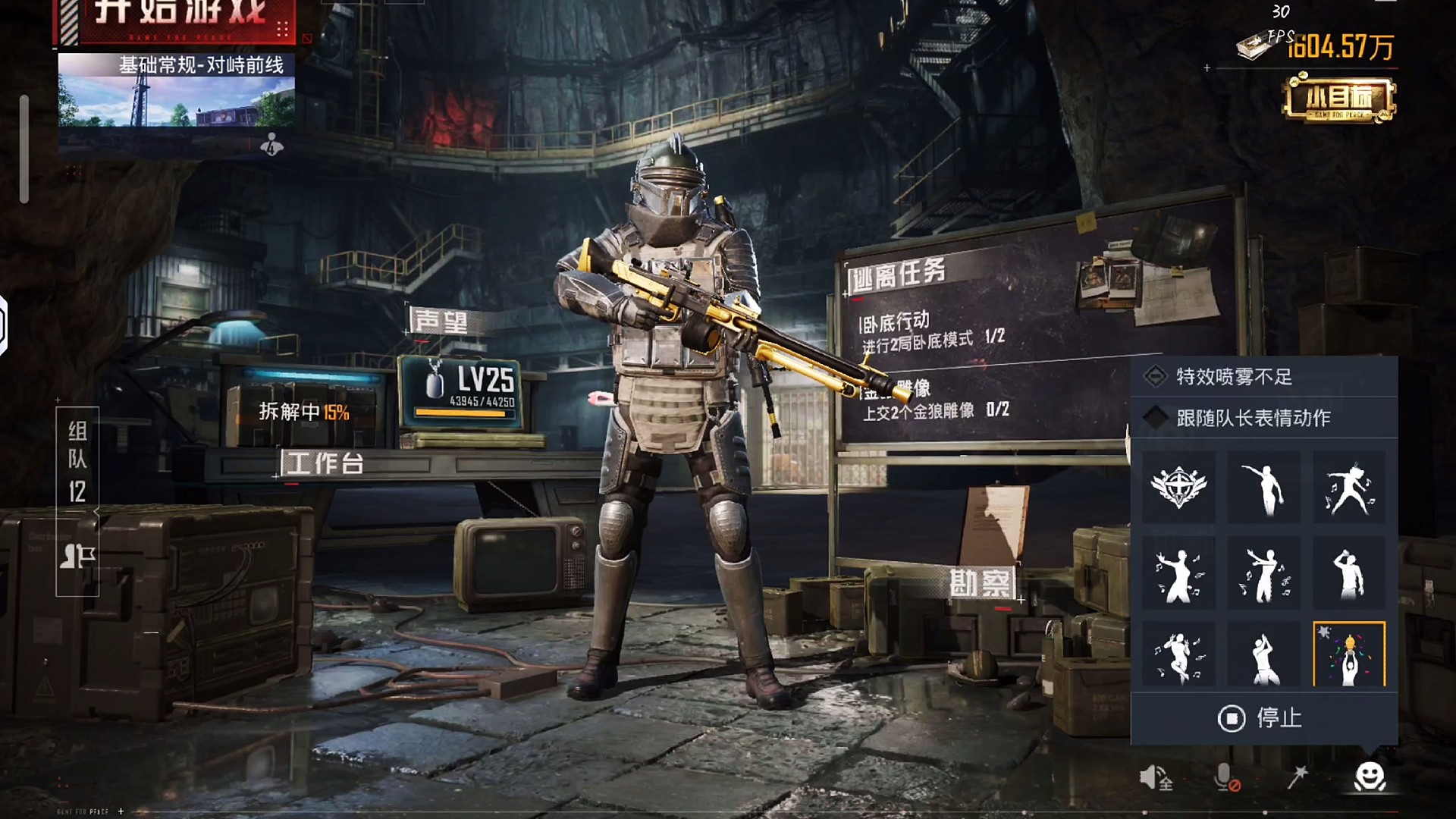Viewport: 1456px width, 819px height.
Task: View the LV25 reputation level card
Action: [461, 390]
